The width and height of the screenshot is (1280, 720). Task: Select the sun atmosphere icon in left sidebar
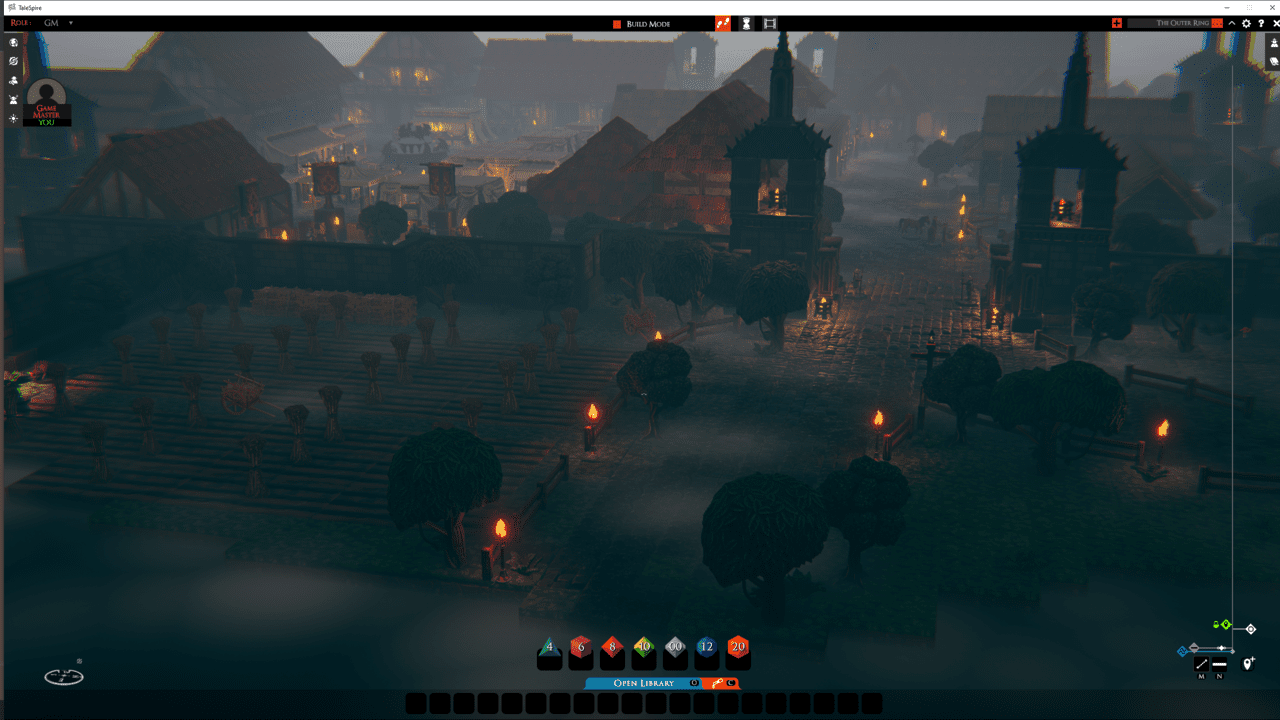[13, 118]
